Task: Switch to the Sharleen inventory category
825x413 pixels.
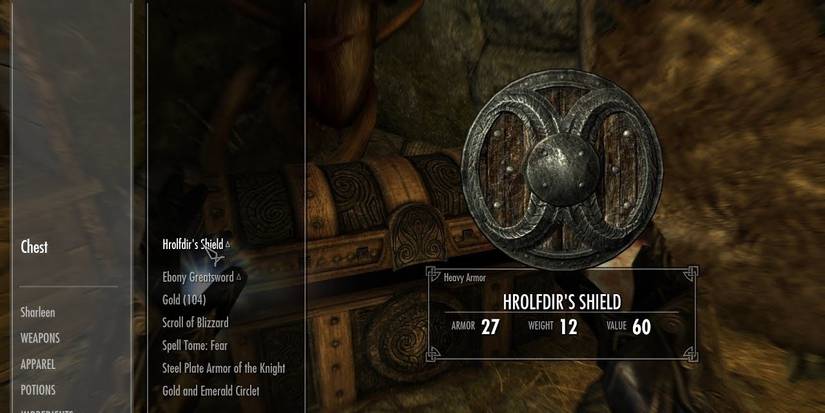Action: click(x=38, y=313)
